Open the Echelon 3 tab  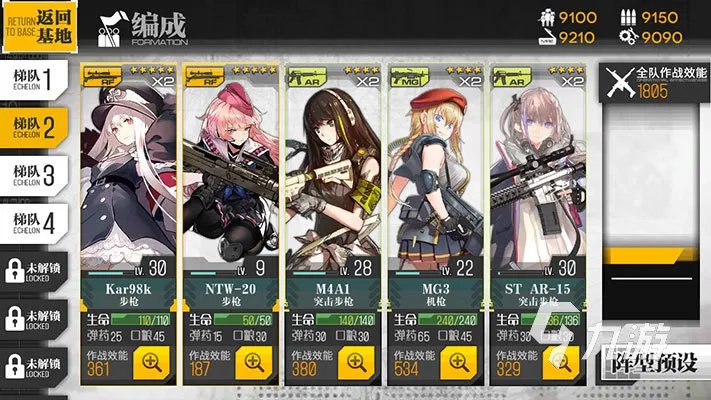(x=34, y=172)
